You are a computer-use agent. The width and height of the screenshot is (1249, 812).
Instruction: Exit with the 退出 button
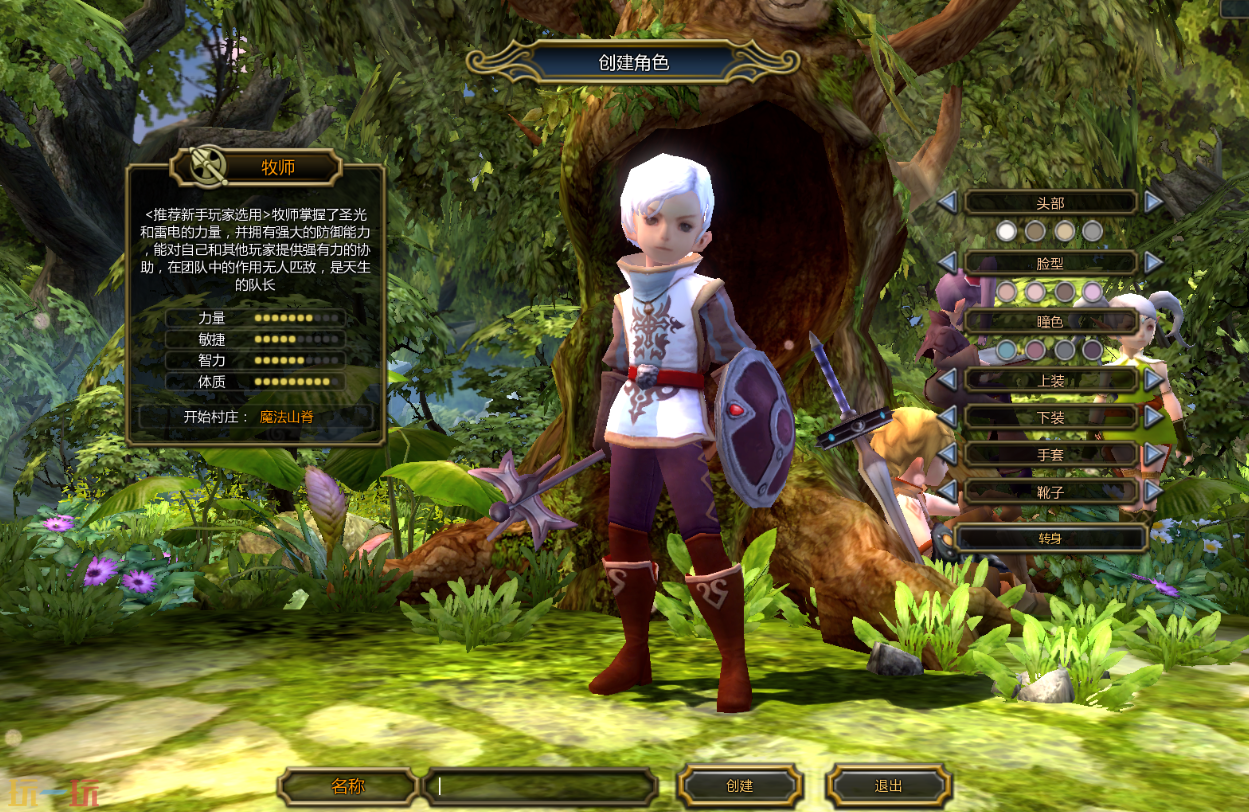(888, 786)
